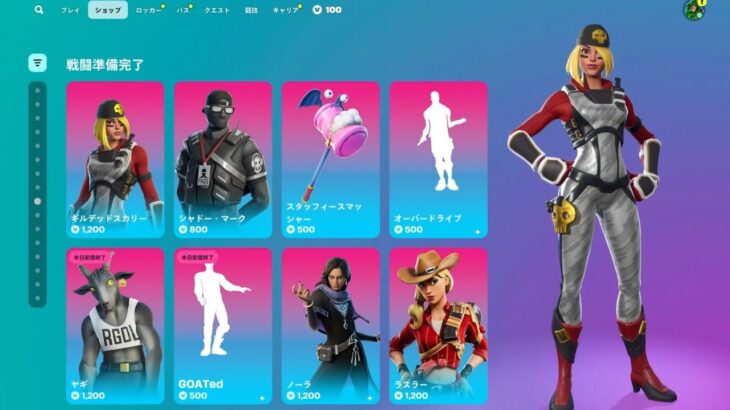Viewport: 730px width, 410px height.
Task: Select the ラスラー cowgirl outfit tile
Action: (x=438, y=325)
